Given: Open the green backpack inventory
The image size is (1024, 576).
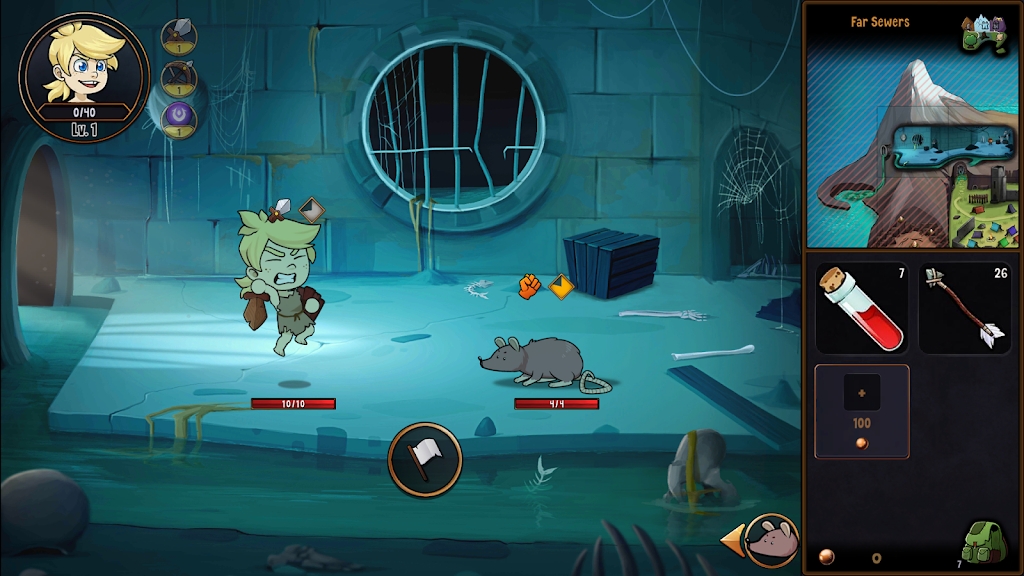Looking at the screenshot, I should pyautogui.click(x=983, y=543).
